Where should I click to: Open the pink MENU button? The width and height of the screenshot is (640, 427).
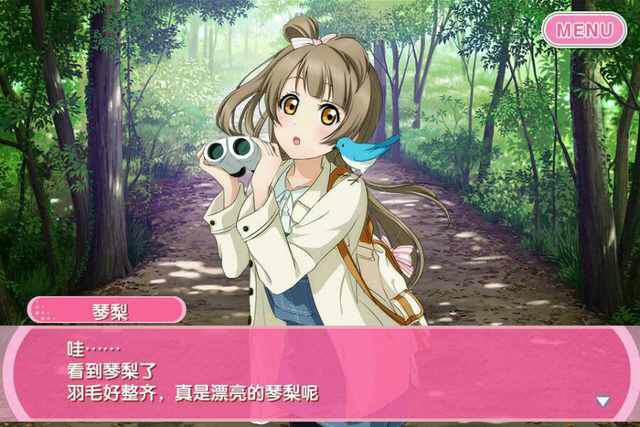(x=585, y=29)
